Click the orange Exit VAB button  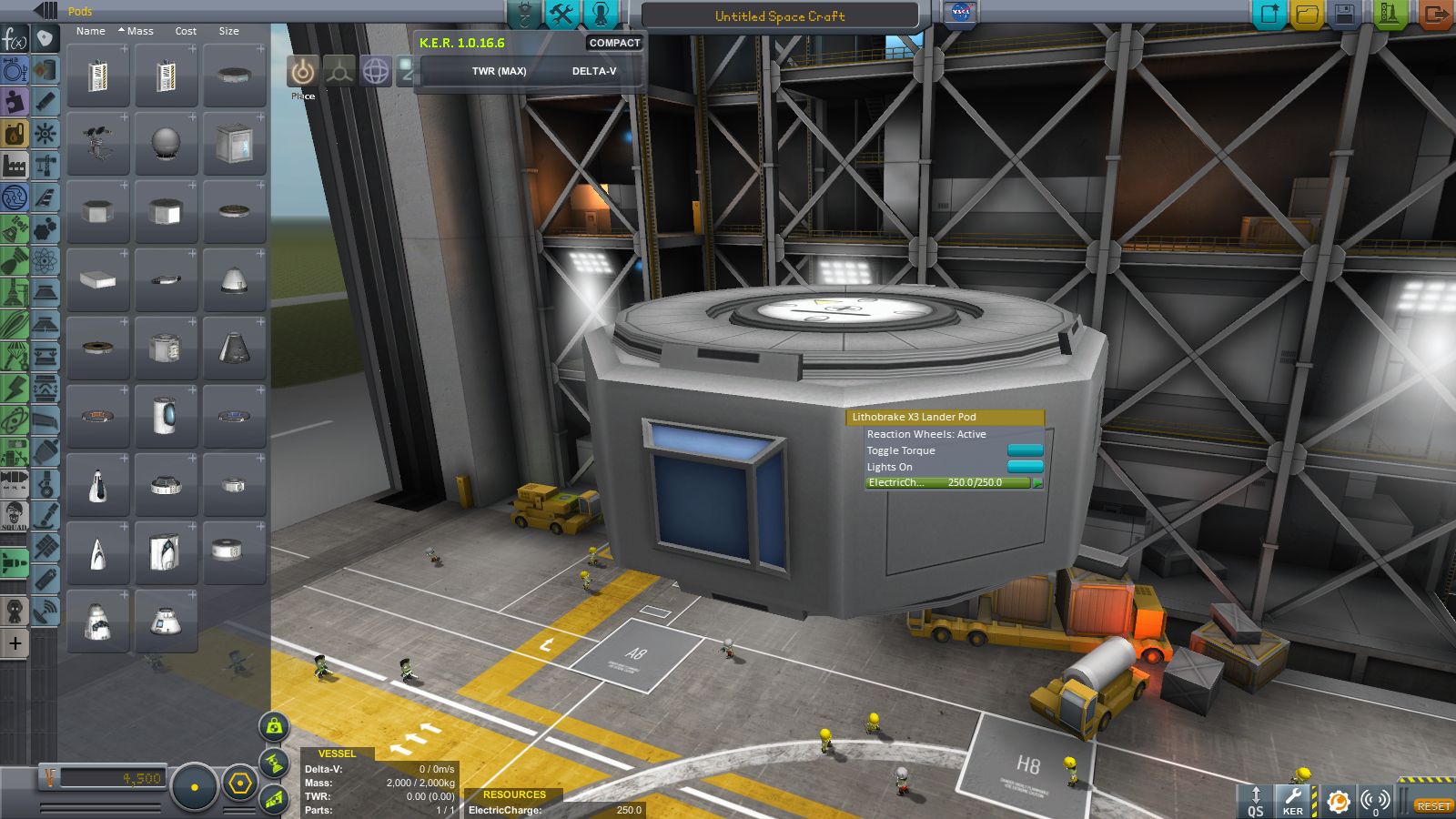click(x=1435, y=15)
